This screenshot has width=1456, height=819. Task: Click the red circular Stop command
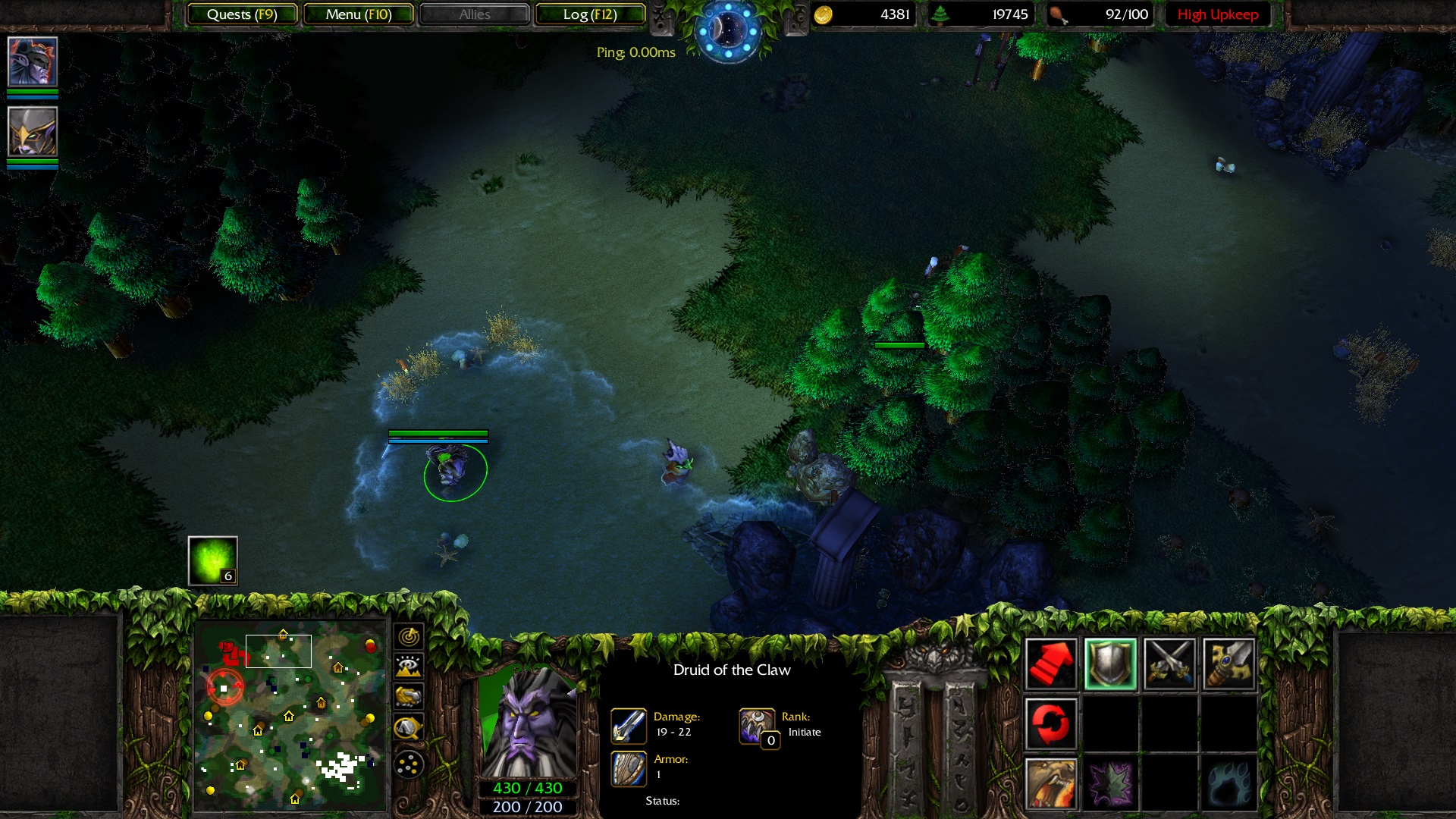click(1050, 722)
